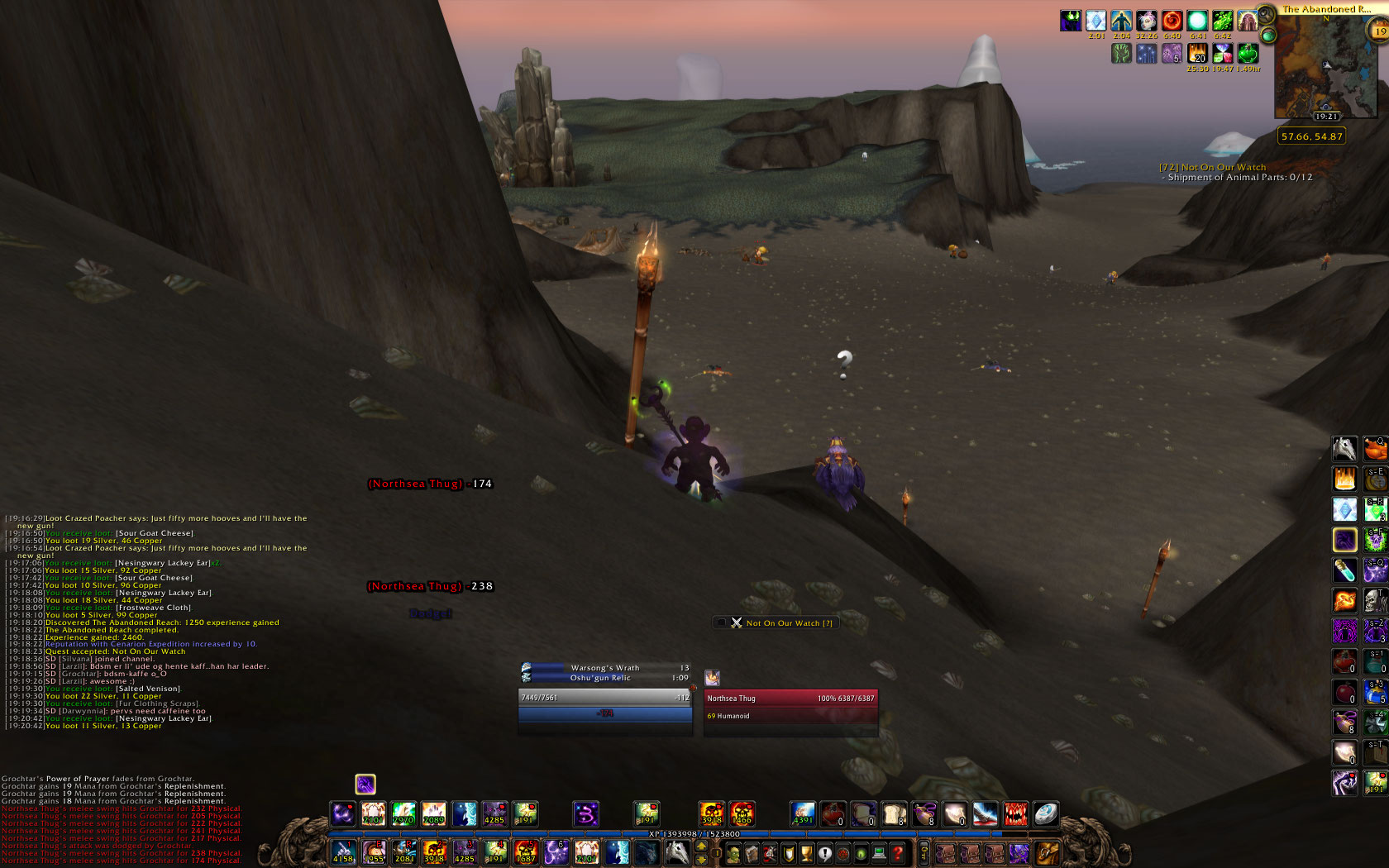Use the red fanged mouth ability

click(x=1015, y=814)
